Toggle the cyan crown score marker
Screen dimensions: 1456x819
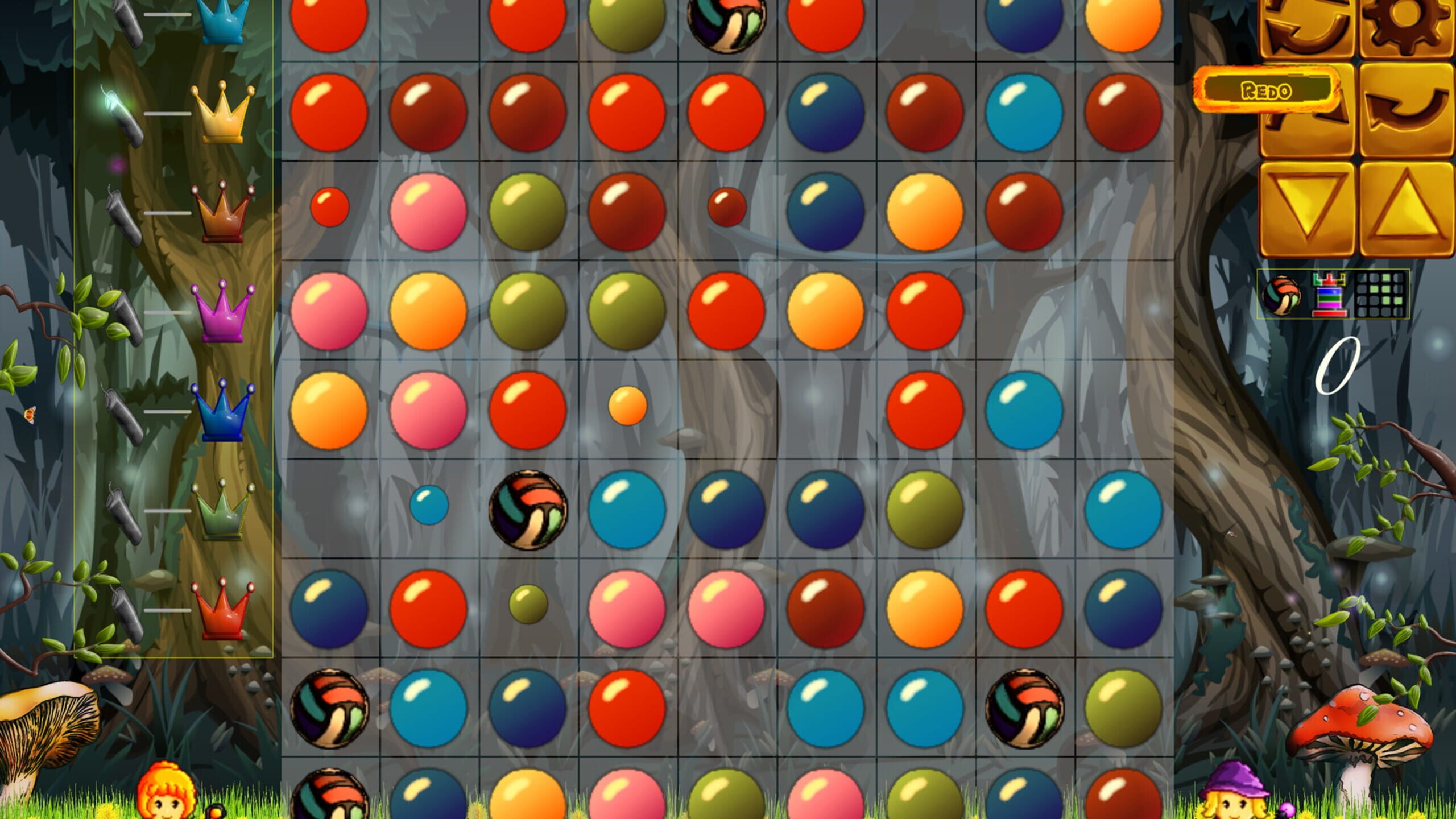click(x=222, y=20)
